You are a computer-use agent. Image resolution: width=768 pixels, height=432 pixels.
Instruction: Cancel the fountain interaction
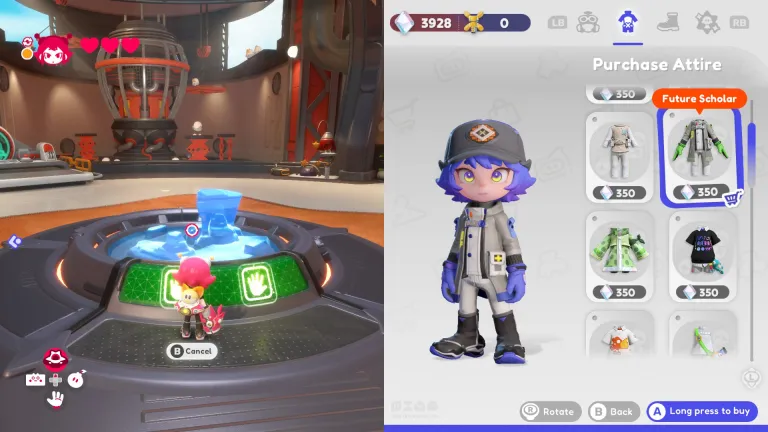192,351
